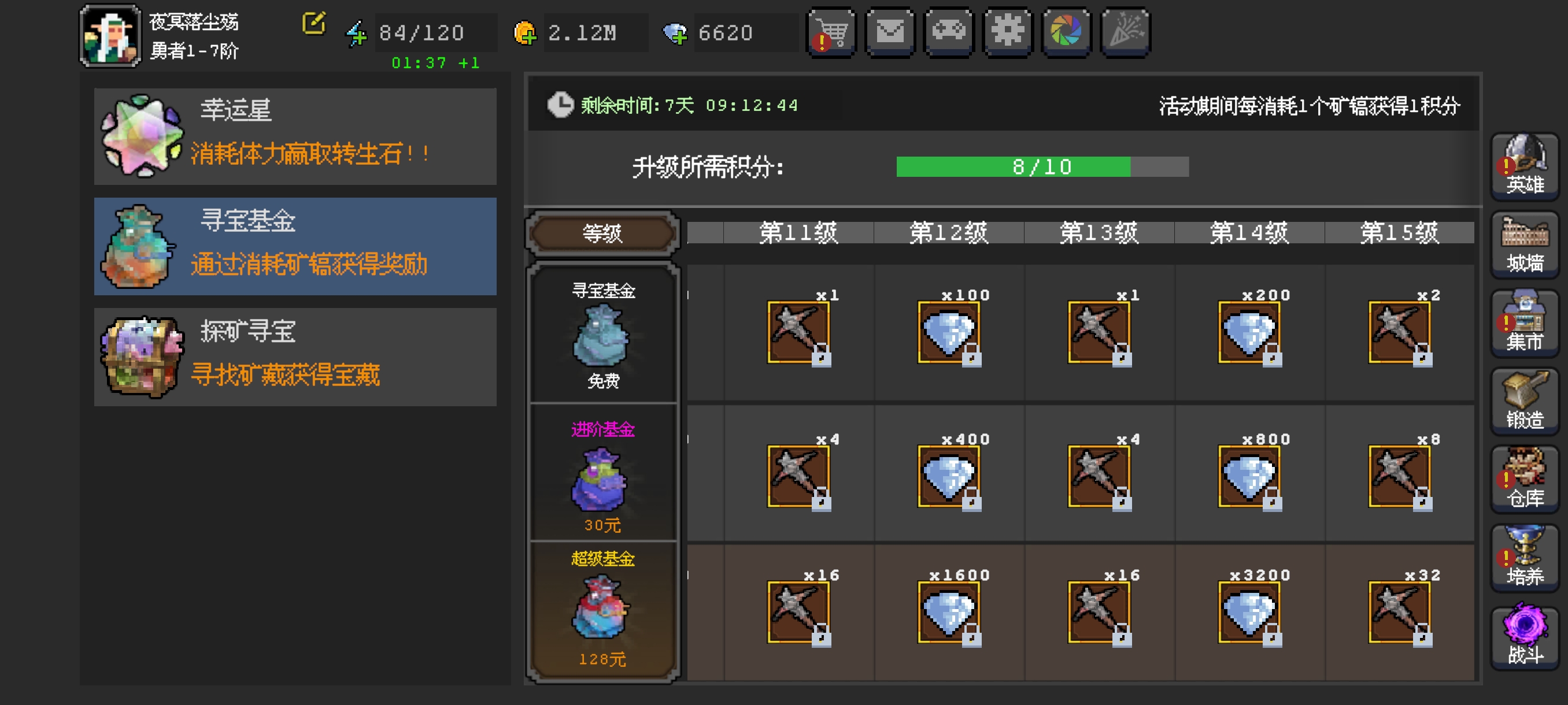Open the mailbox
Viewport: 1568px width, 705px height.
(892, 33)
